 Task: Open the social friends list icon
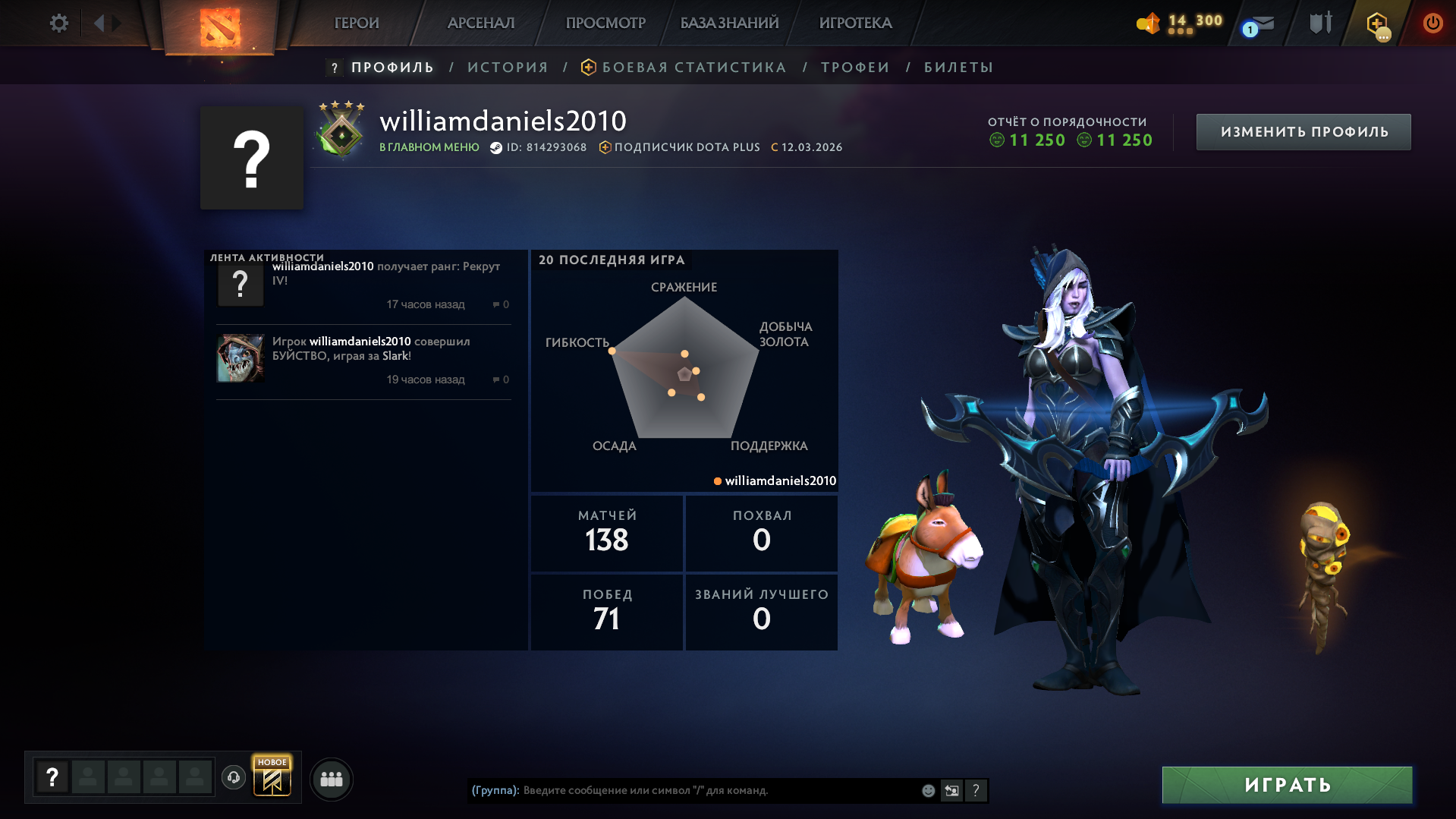coord(331,778)
